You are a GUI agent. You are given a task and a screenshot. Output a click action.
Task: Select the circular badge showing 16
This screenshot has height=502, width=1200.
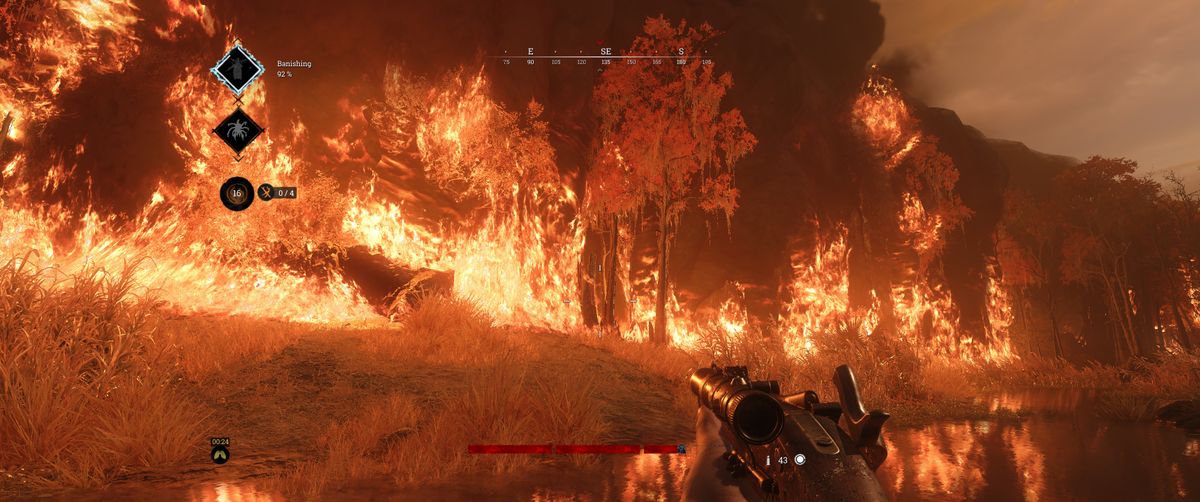point(237,192)
